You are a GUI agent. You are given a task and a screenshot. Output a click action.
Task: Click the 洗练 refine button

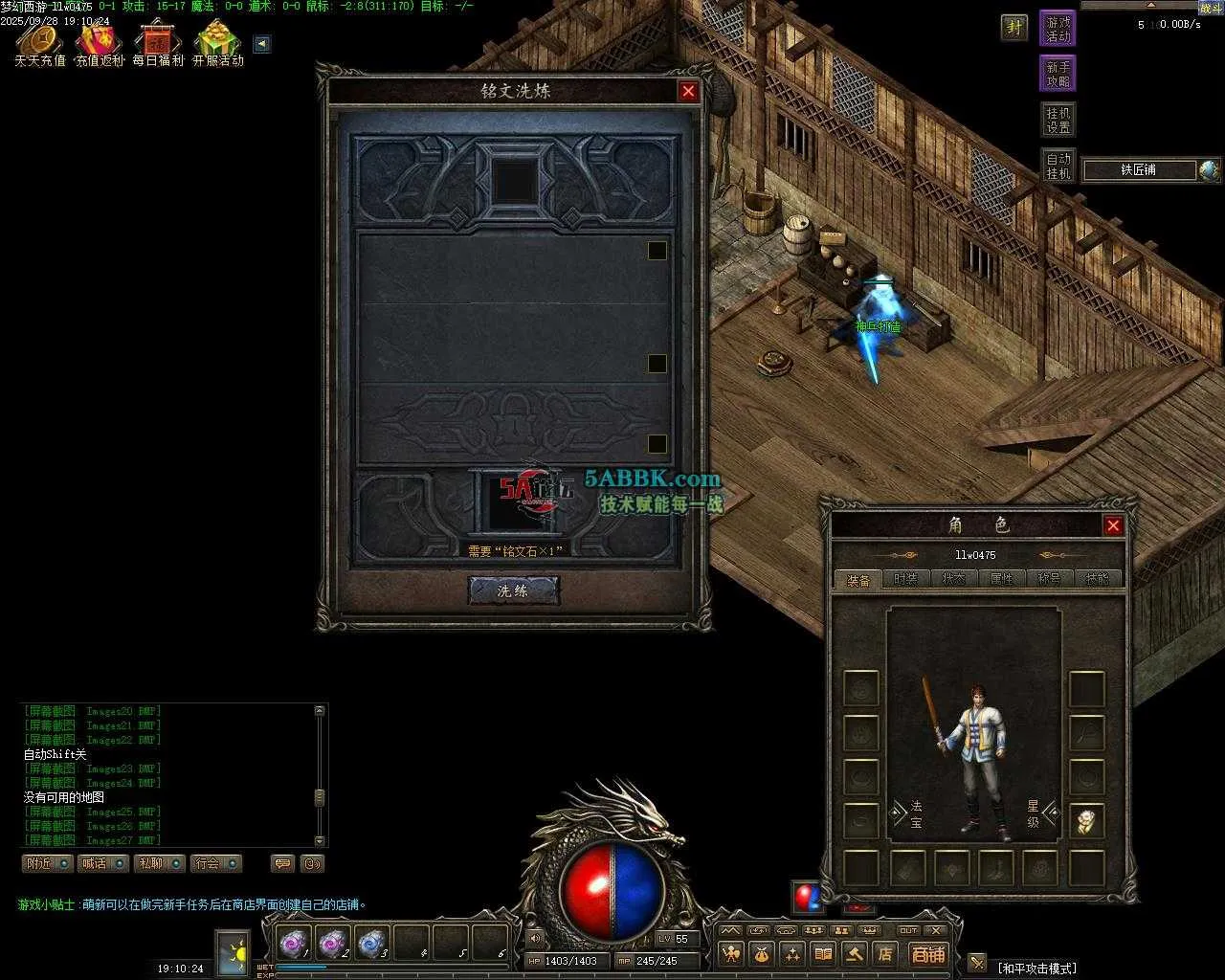tap(513, 590)
